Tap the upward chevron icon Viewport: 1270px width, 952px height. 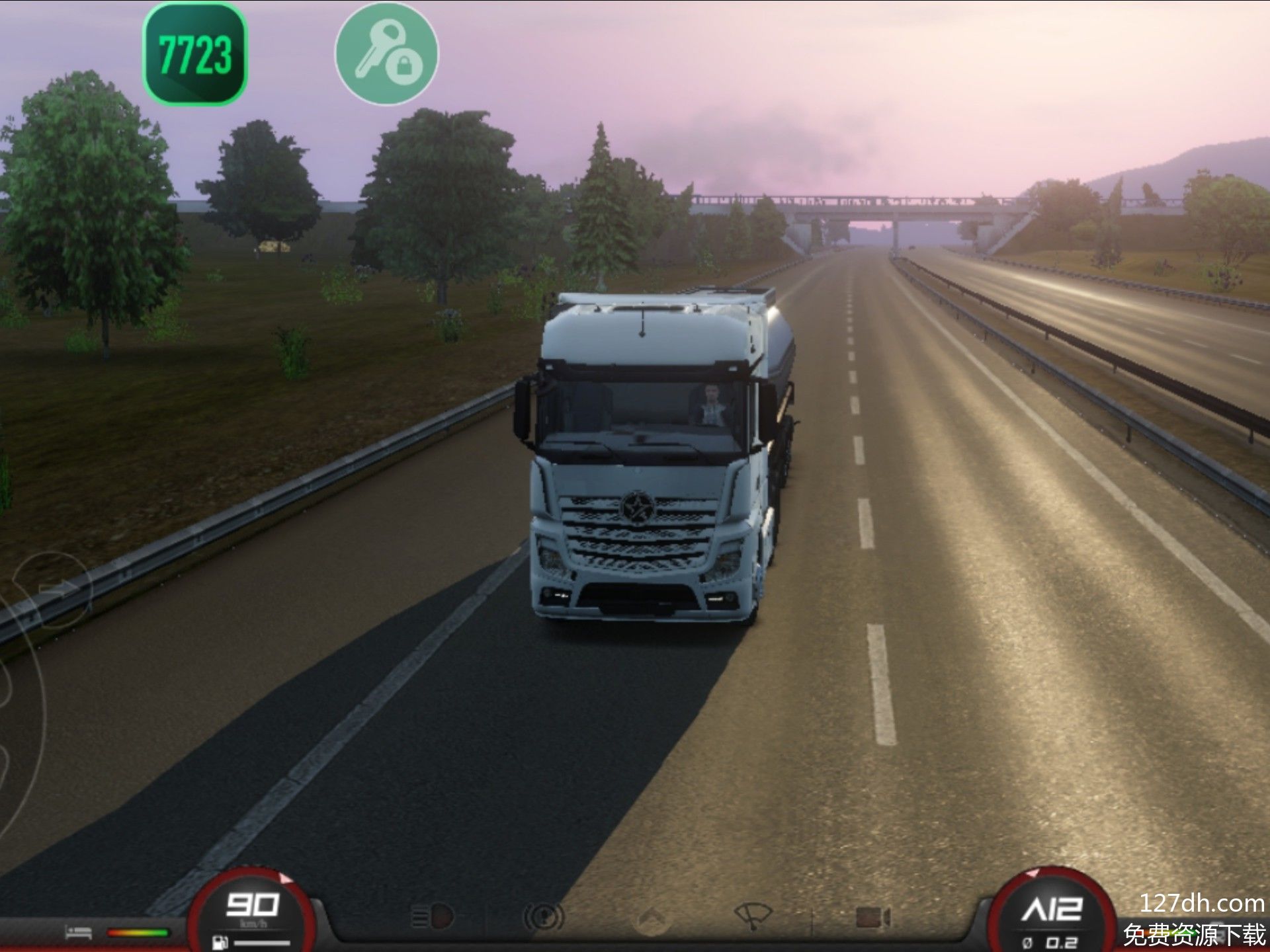[x=651, y=918]
